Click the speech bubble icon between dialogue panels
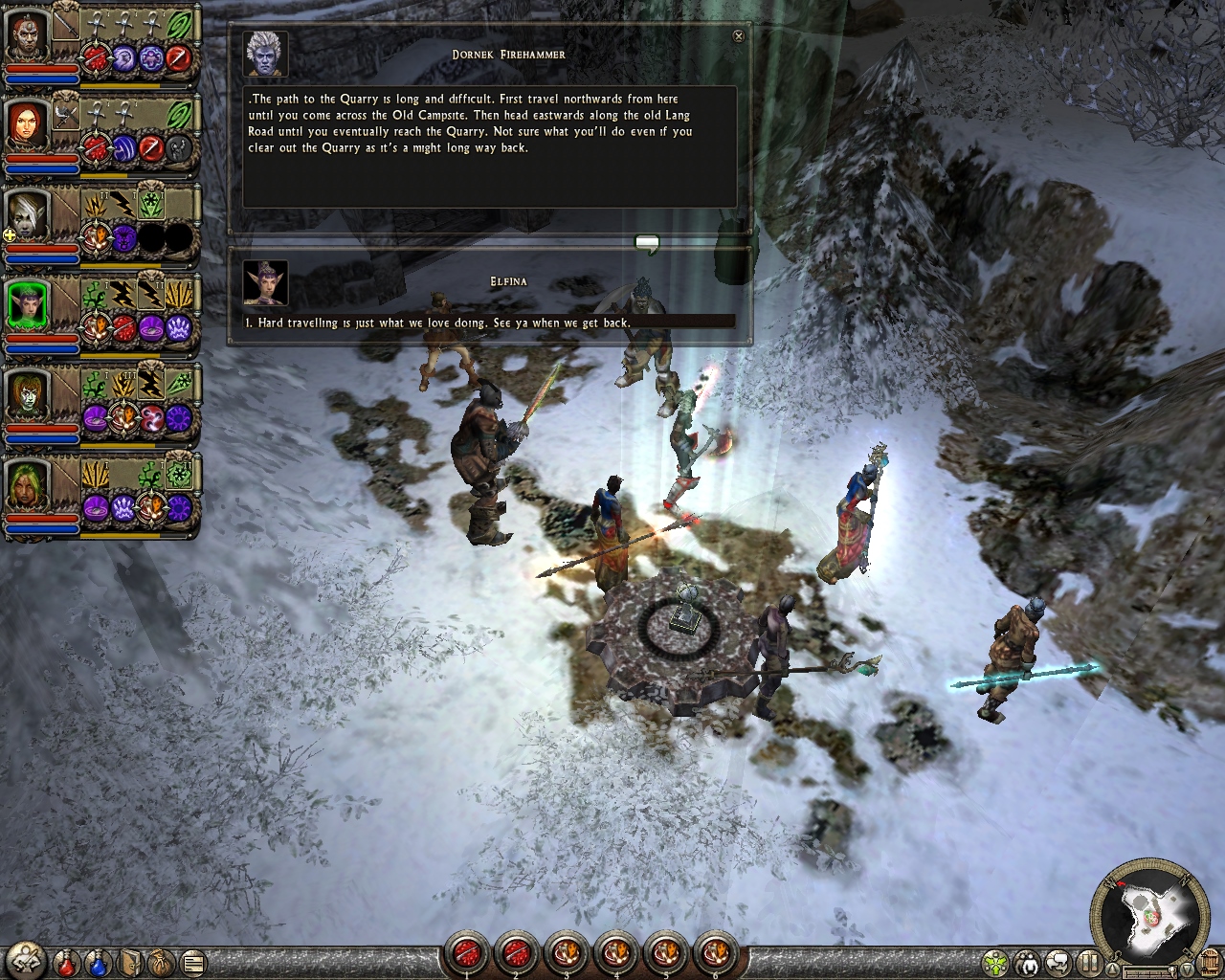This screenshot has width=1225, height=980. (x=648, y=244)
